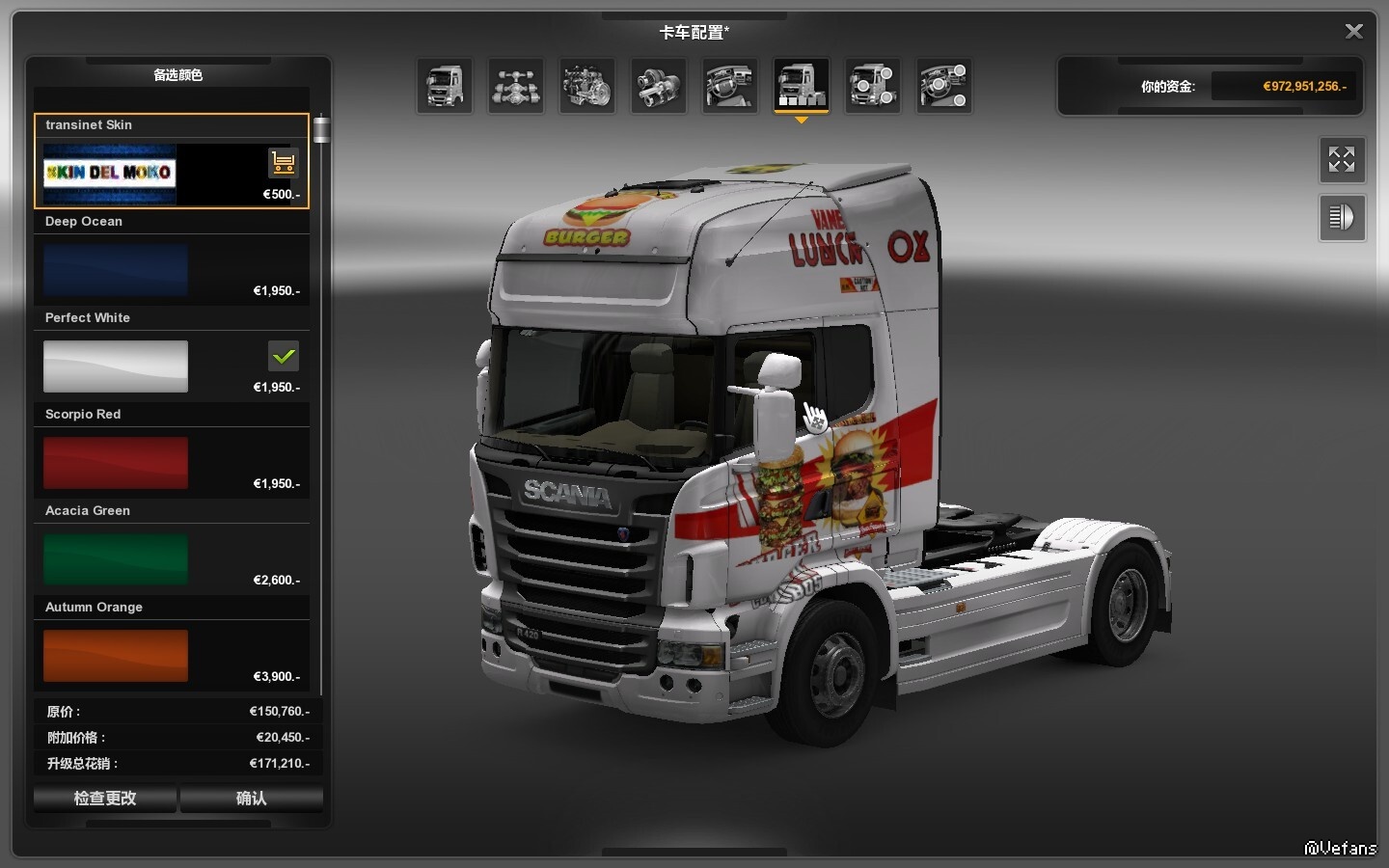Choose the Acacia Green paint swatch
1389x868 pixels.
click(x=116, y=559)
